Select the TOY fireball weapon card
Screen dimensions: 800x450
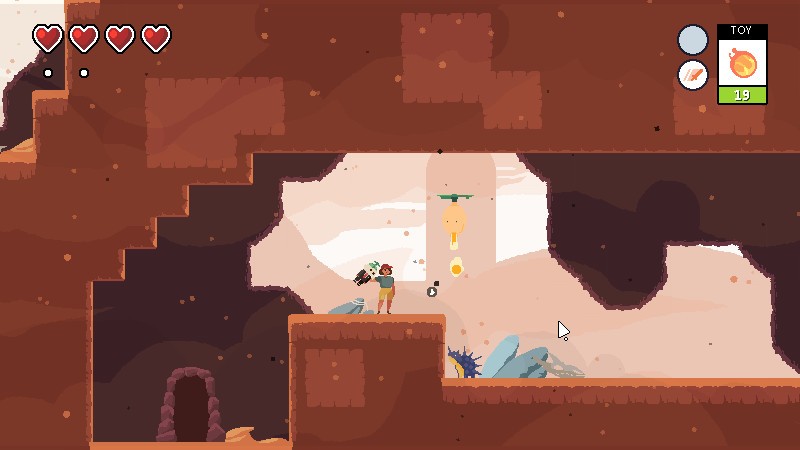click(x=742, y=64)
